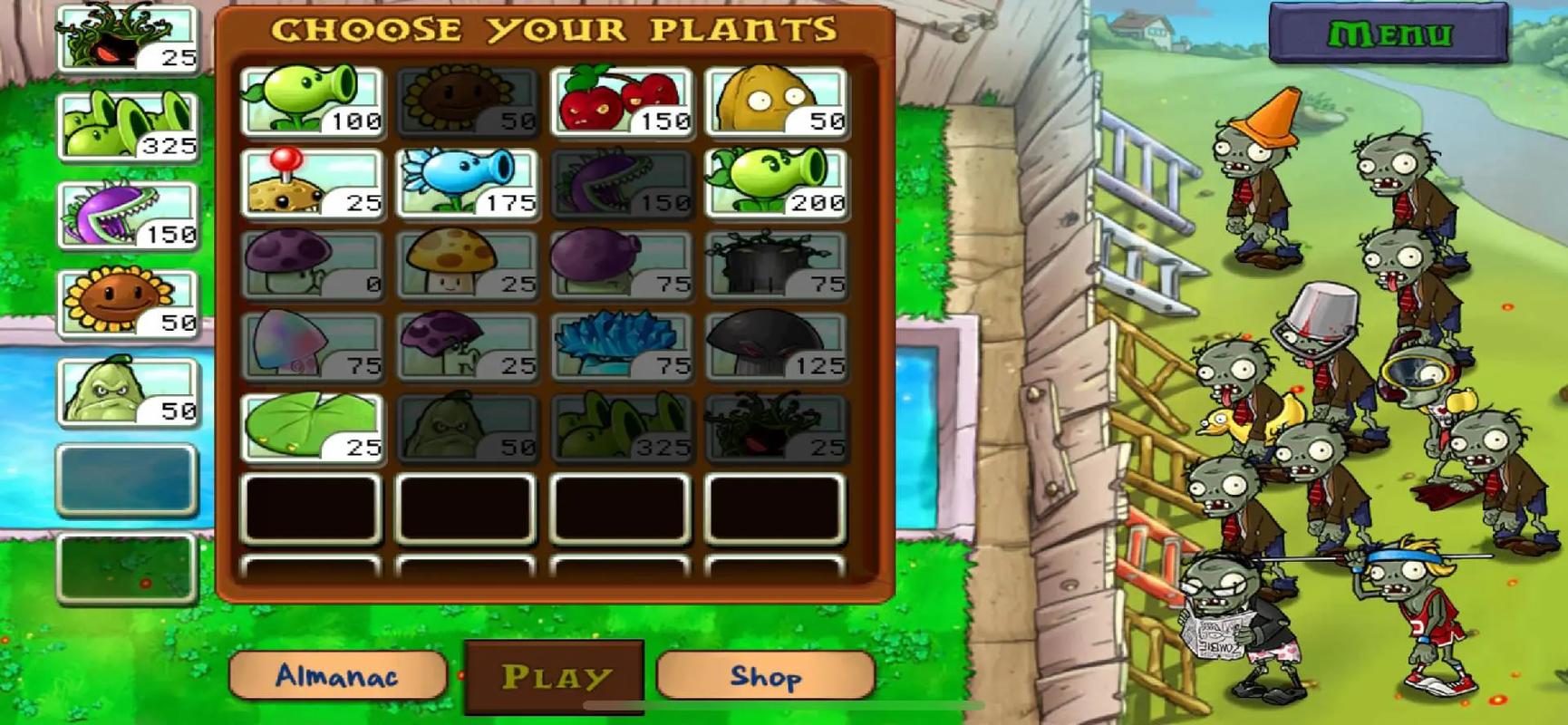Select the Cherry Bomb seed packet

tap(622, 102)
